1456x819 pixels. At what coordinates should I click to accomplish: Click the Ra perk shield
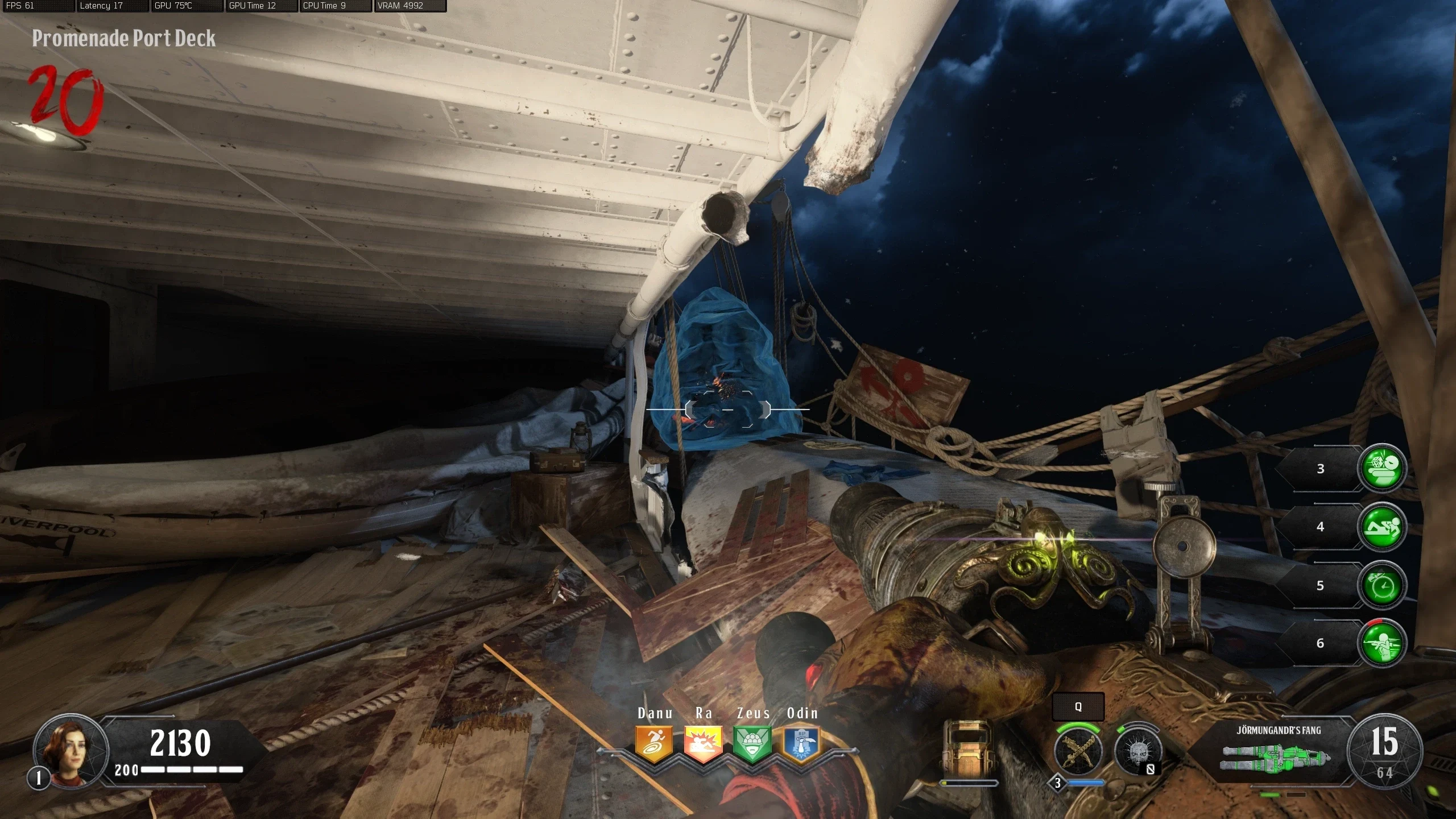tap(703, 744)
